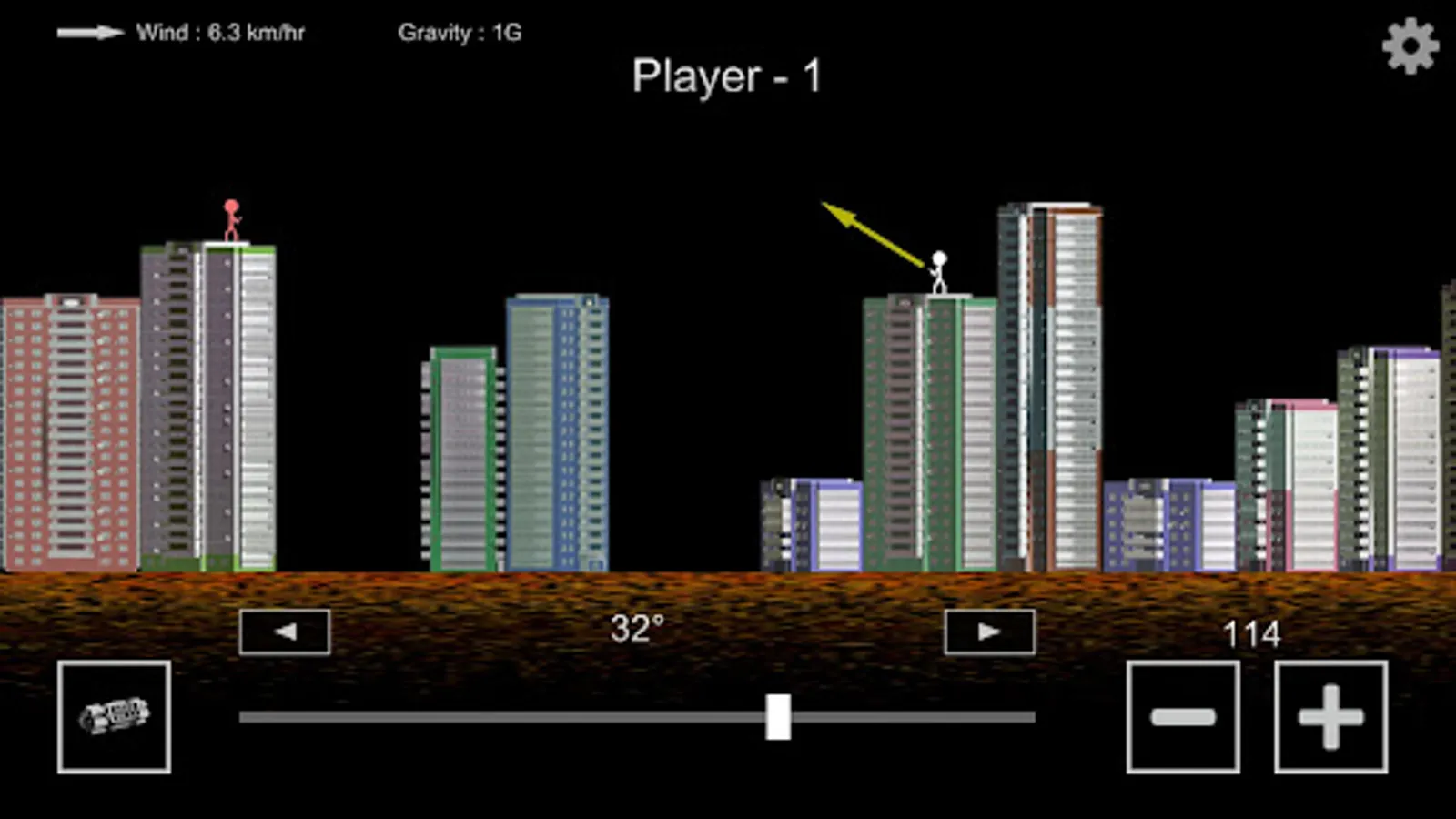This screenshot has height=819, width=1456.
Task: Click the left angle arrow button
Action: click(x=283, y=632)
